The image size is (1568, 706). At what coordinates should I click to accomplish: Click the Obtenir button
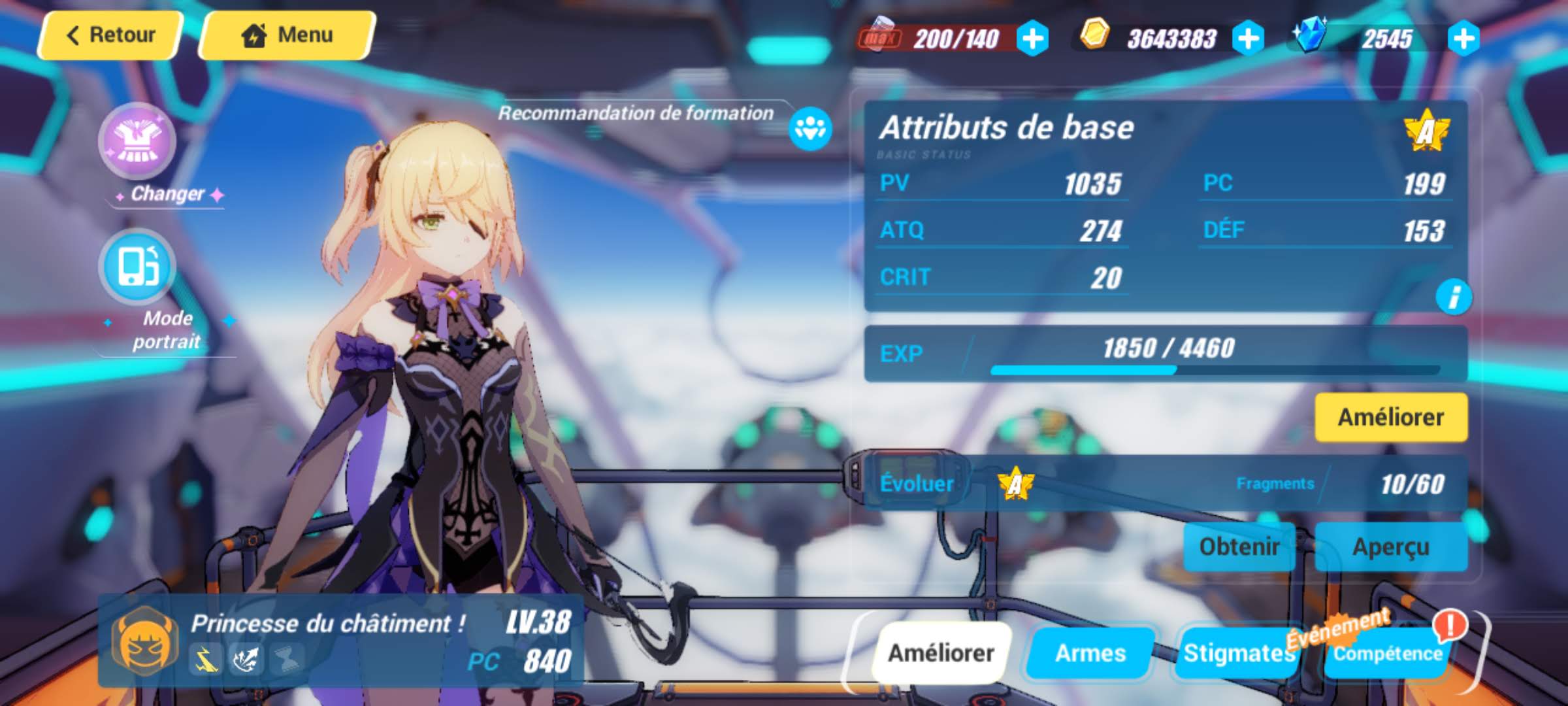click(1239, 546)
